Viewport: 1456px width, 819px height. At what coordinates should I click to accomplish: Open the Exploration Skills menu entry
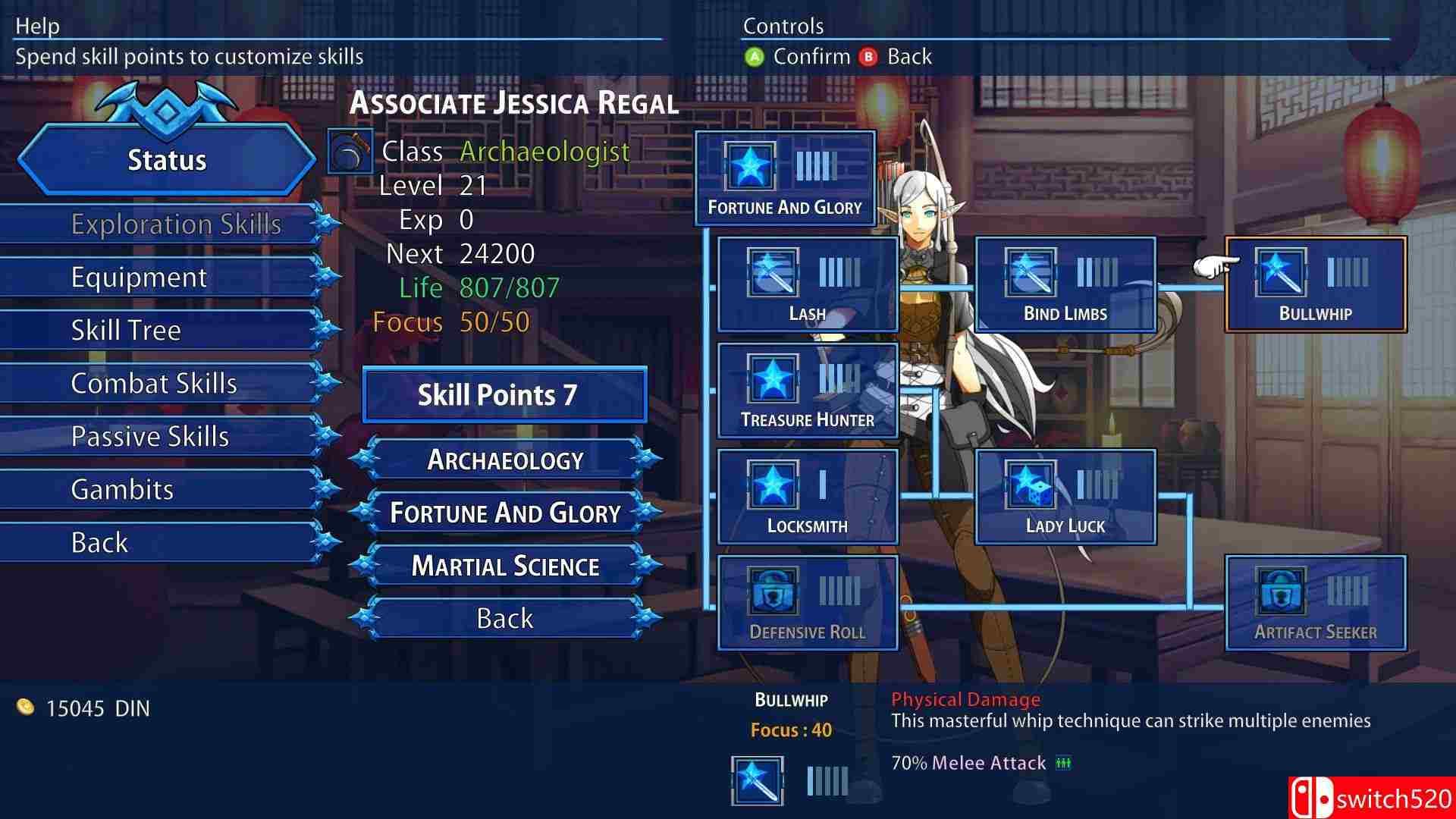tap(176, 224)
